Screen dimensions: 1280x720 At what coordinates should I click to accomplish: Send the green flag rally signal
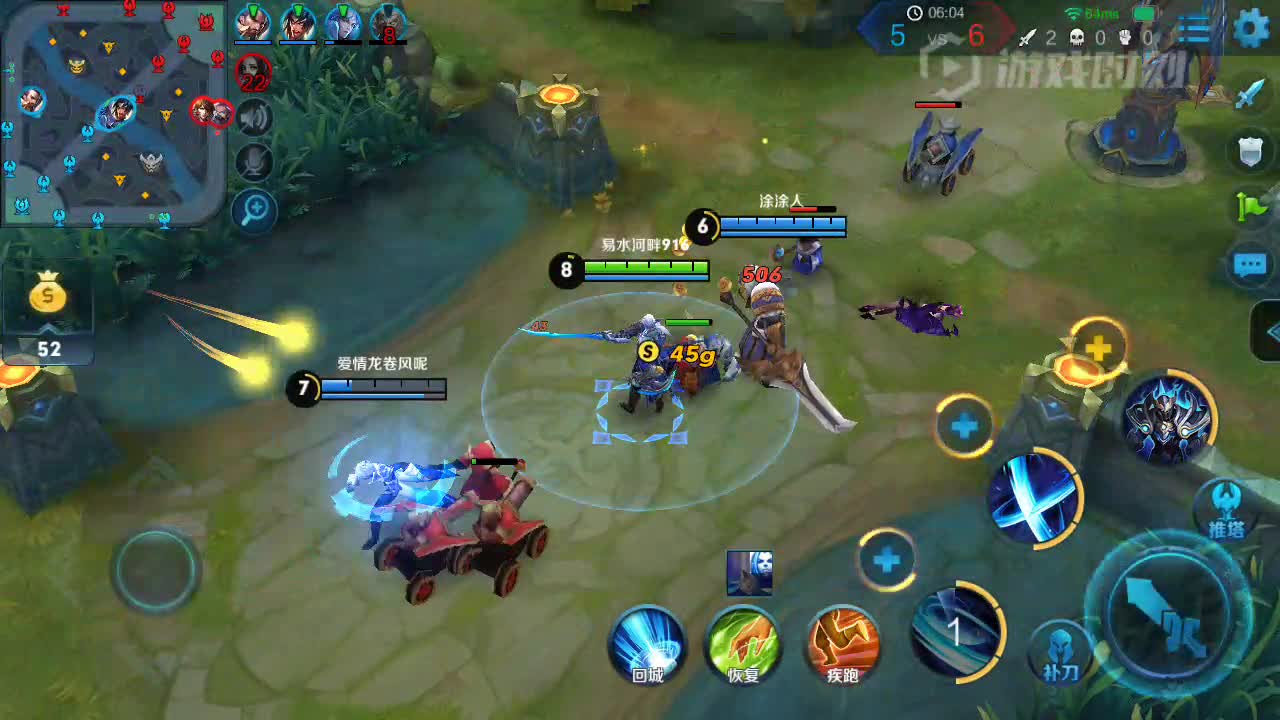click(1250, 207)
